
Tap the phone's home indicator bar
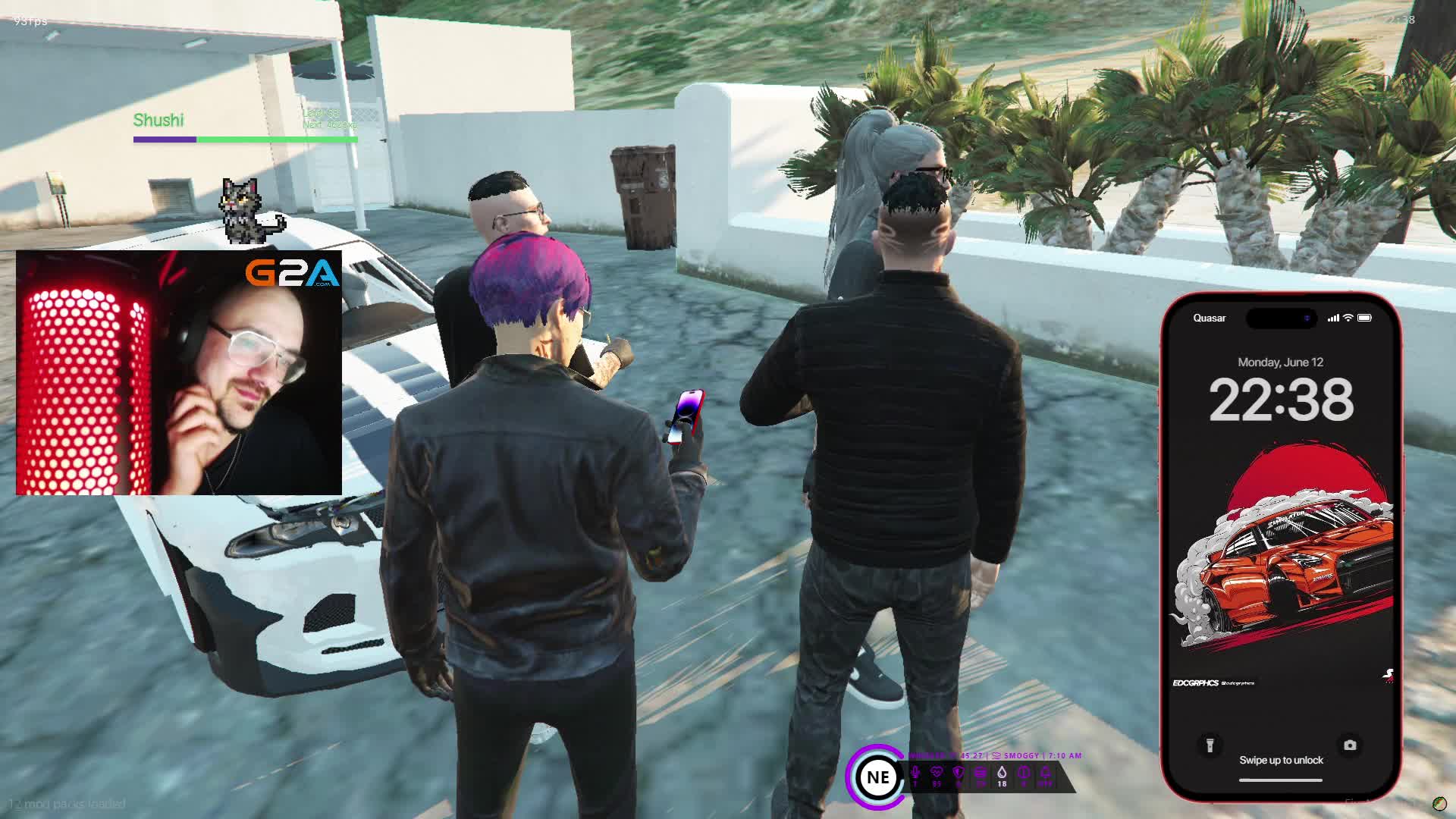[1281, 780]
